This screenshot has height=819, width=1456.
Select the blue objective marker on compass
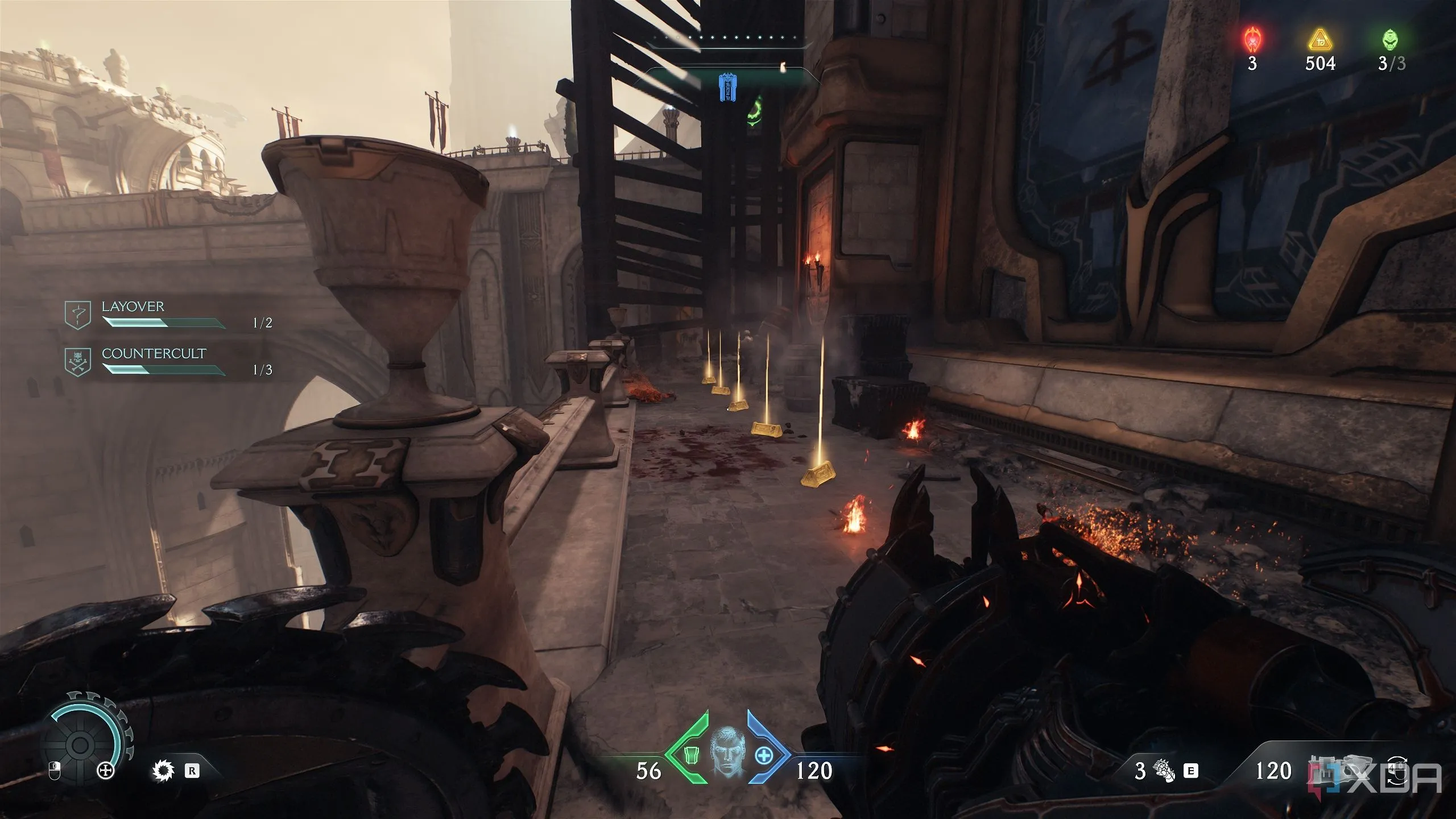(x=726, y=88)
